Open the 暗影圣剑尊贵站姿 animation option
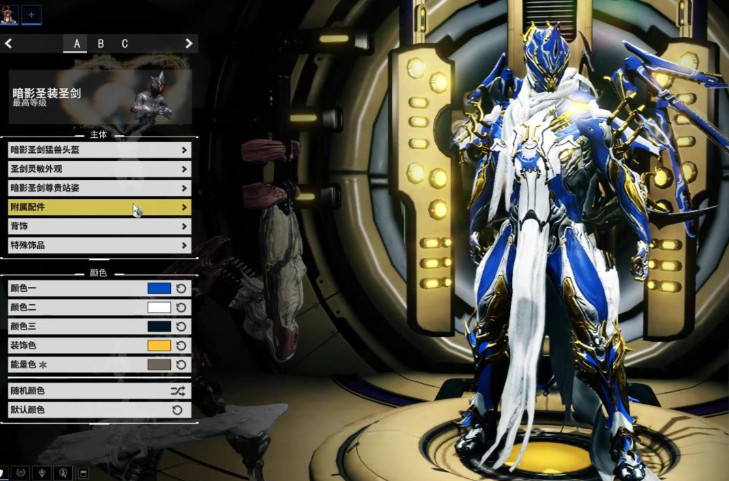729x481 pixels. coord(98,188)
